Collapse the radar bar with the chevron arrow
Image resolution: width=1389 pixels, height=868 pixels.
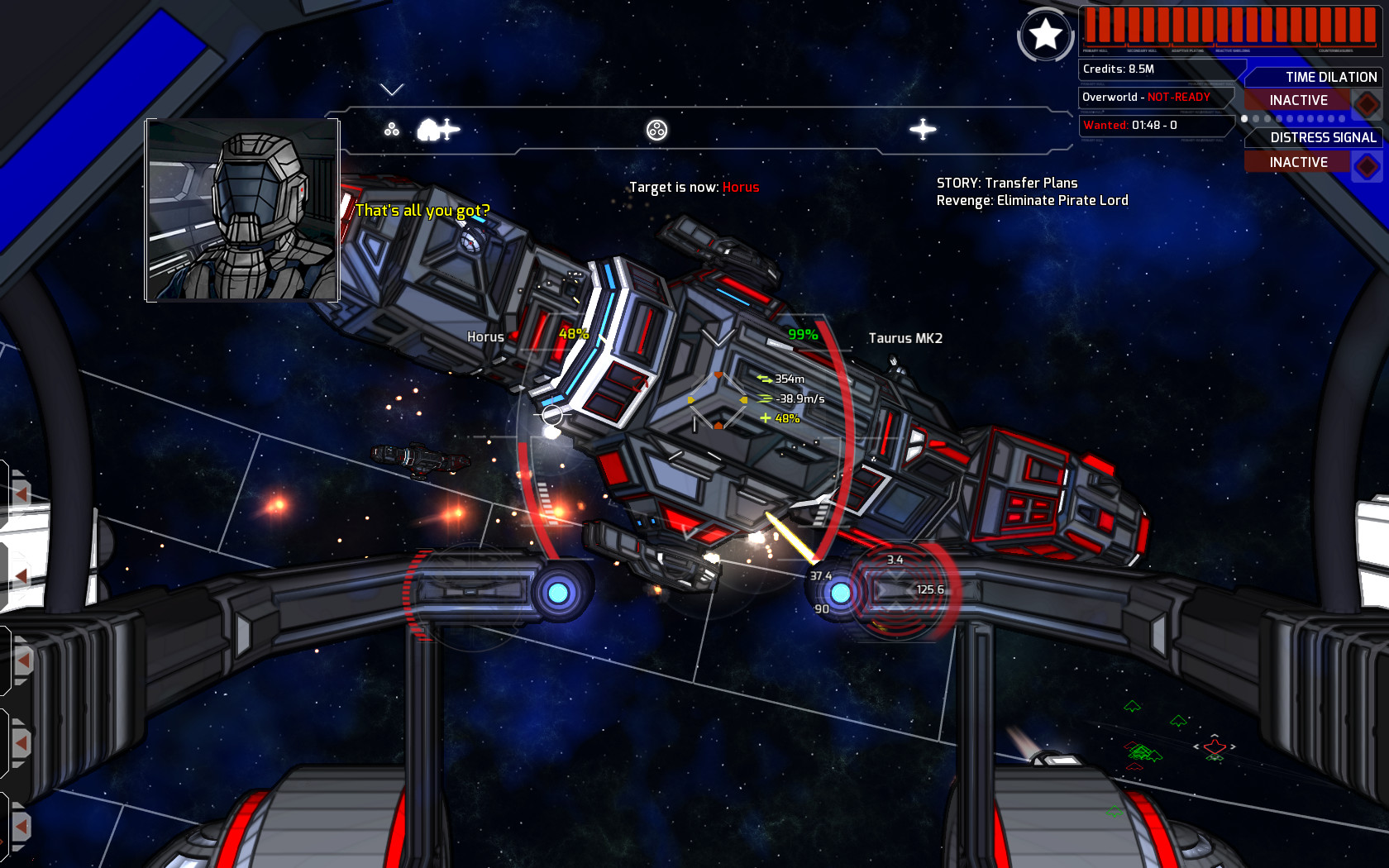coord(390,88)
